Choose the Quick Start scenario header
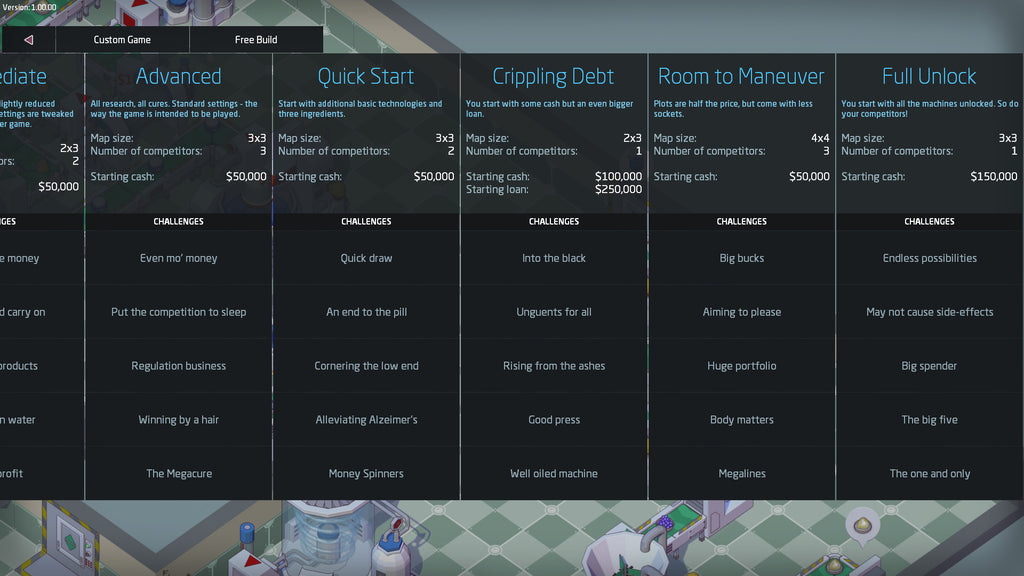Screen dimensions: 1024x576 click(366, 76)
